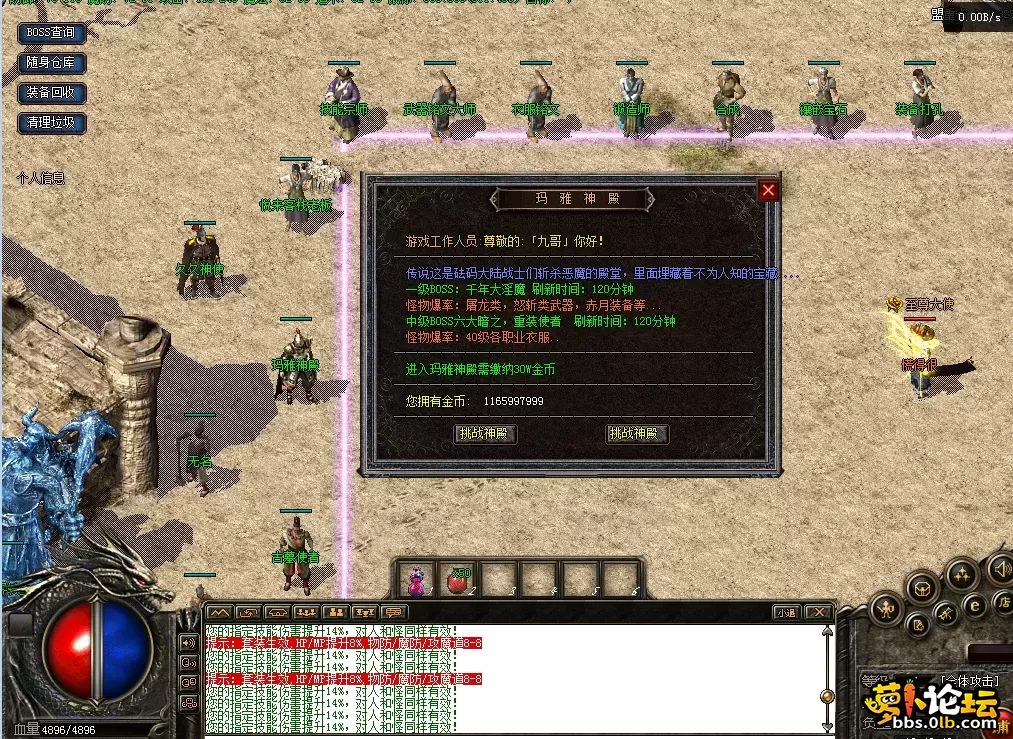Open the BOSS查询 panel

pos(50,32)
